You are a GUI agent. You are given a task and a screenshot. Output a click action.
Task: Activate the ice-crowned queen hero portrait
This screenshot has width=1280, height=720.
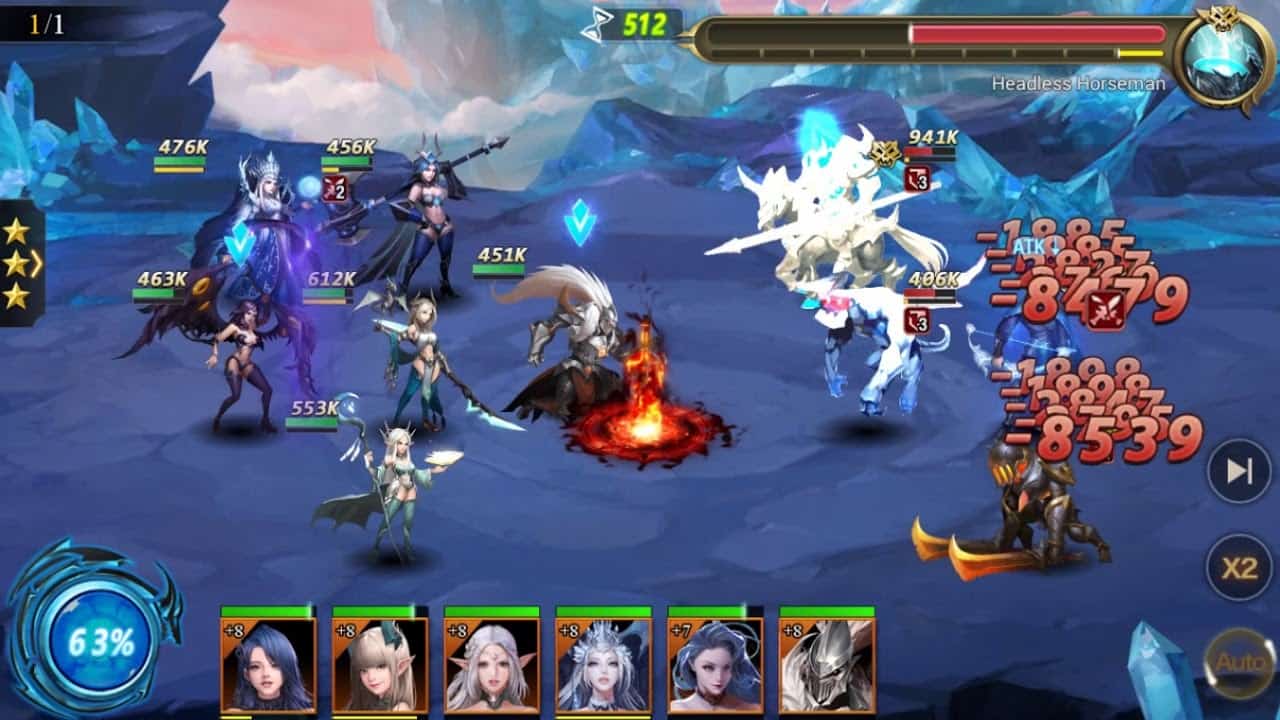pyautogui.click(x=603, y=664)
